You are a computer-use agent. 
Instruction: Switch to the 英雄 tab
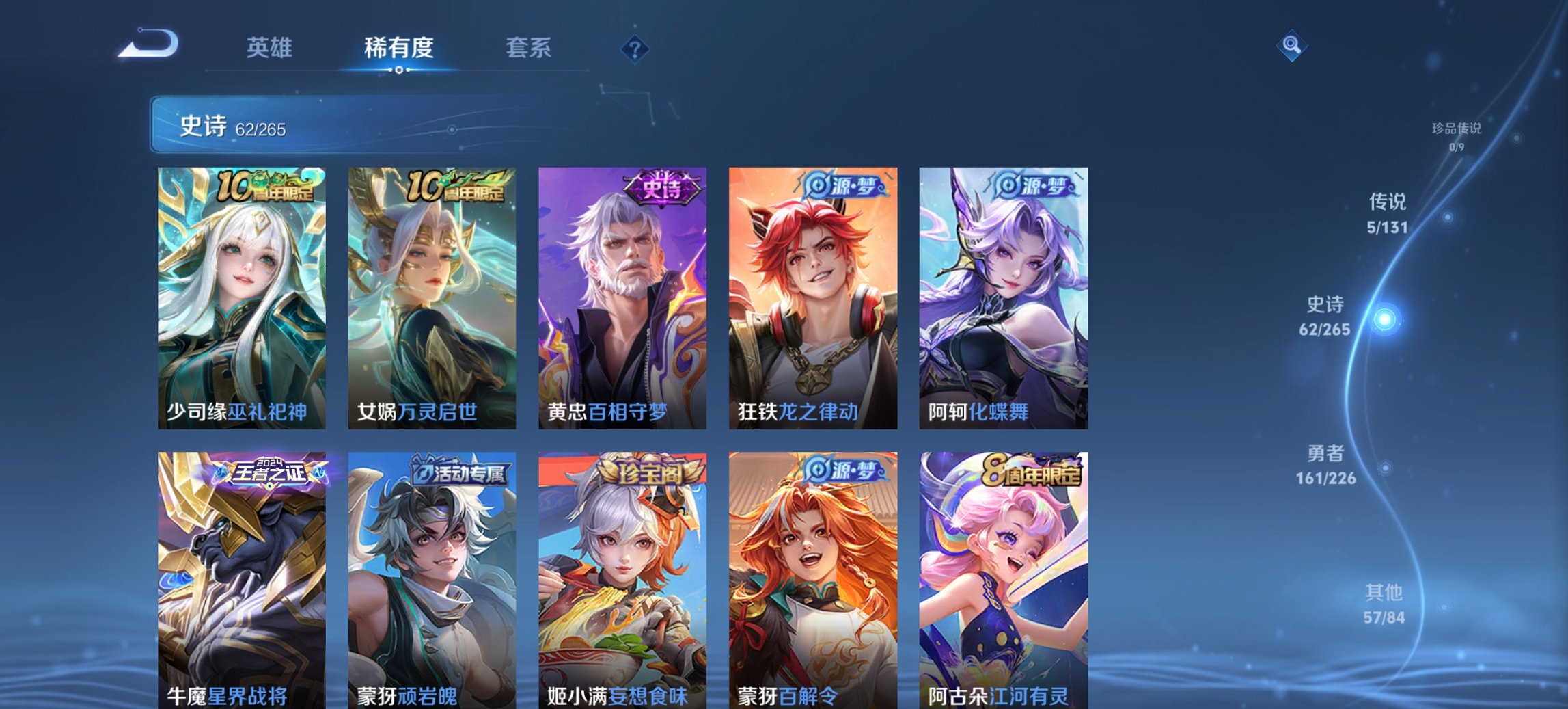[269, 48]
